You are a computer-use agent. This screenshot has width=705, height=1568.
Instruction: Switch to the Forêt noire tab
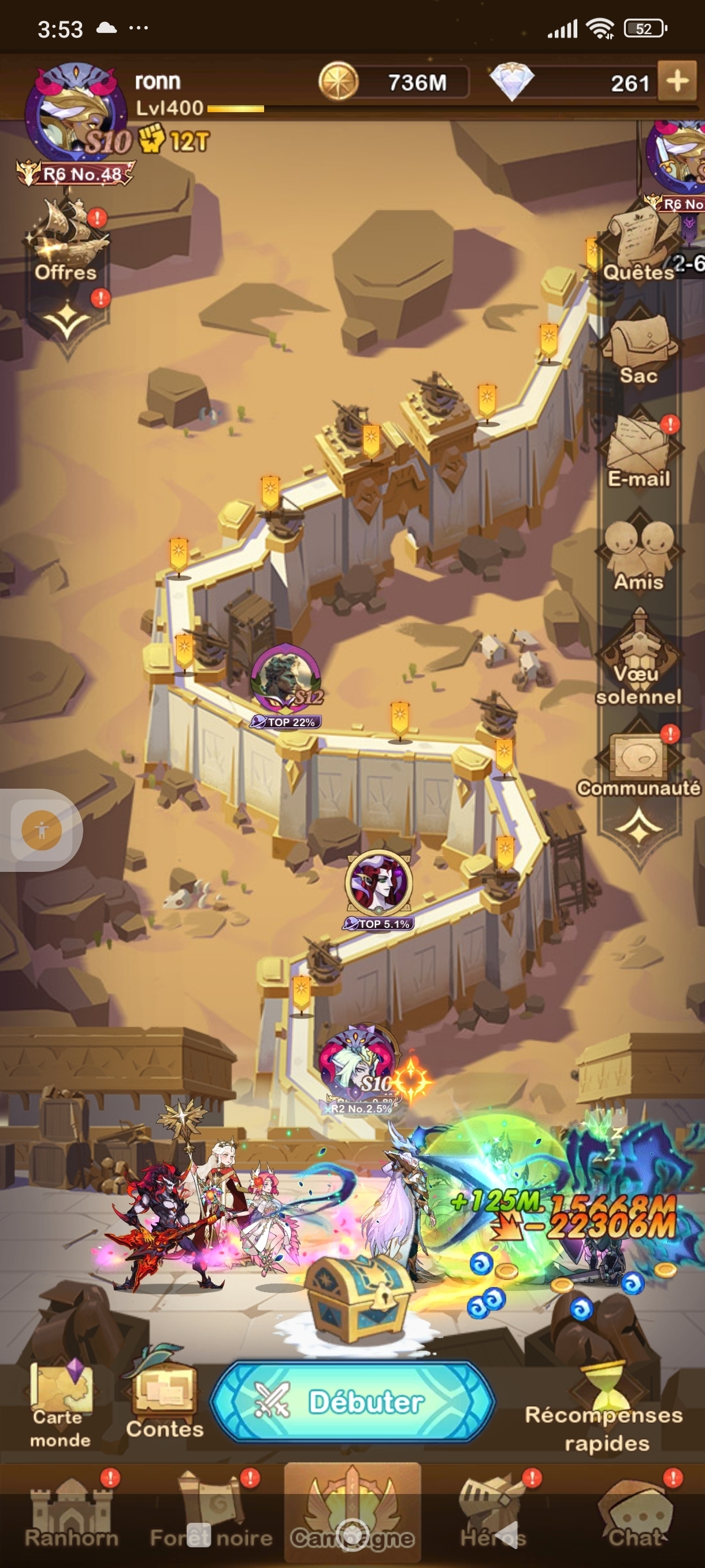211,1515
